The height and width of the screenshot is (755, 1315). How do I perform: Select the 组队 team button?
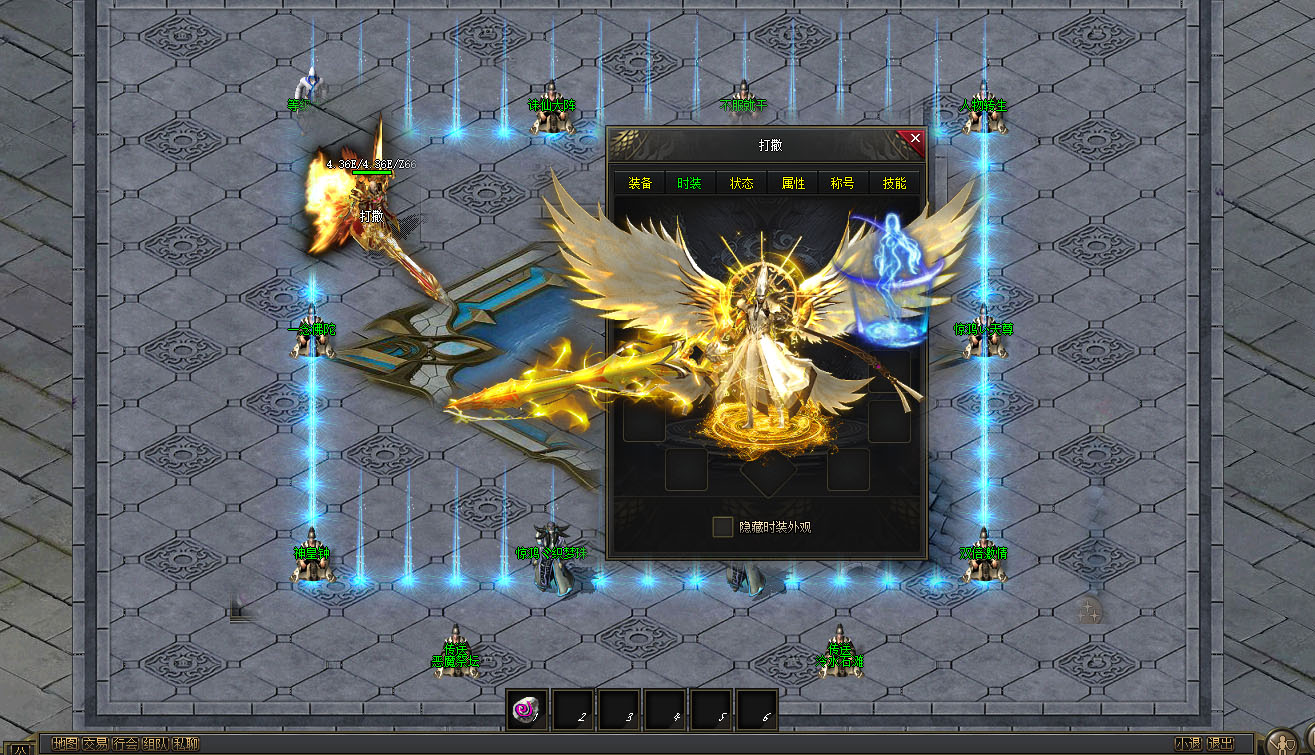coord(155,744)
